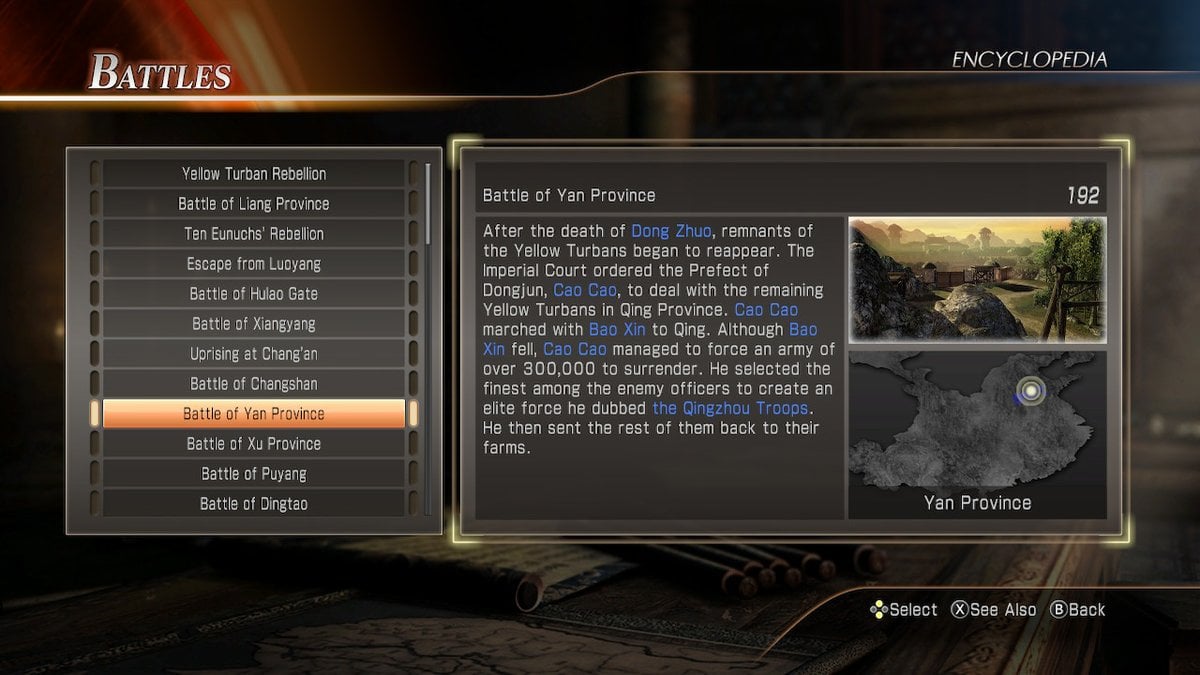Open Battle of Changshan entry
The width and height of the screenshot is (1200, 675).
[254, 384]
